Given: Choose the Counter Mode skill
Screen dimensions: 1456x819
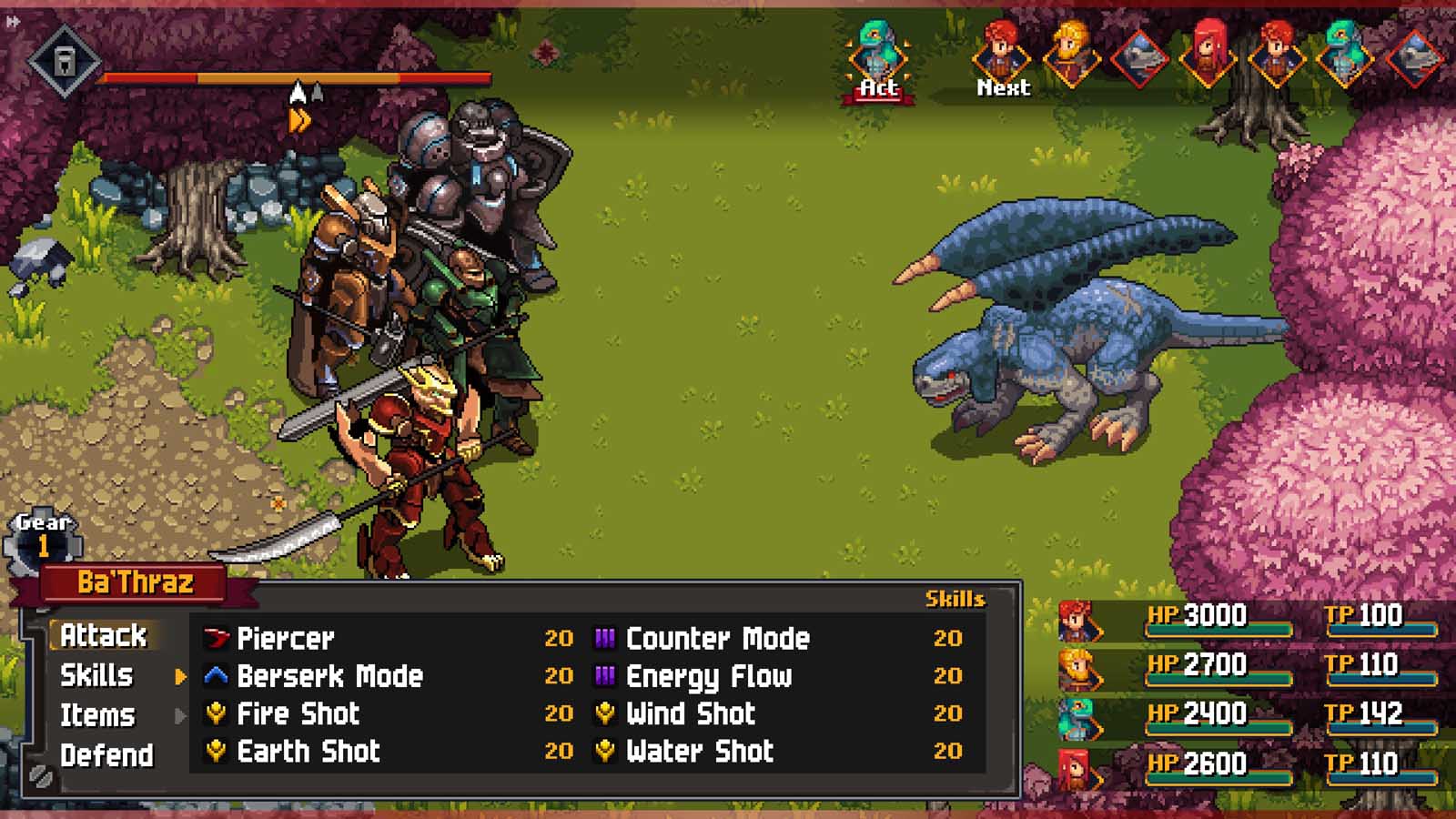Looking at the screenshot, I should tap(717, 638).
